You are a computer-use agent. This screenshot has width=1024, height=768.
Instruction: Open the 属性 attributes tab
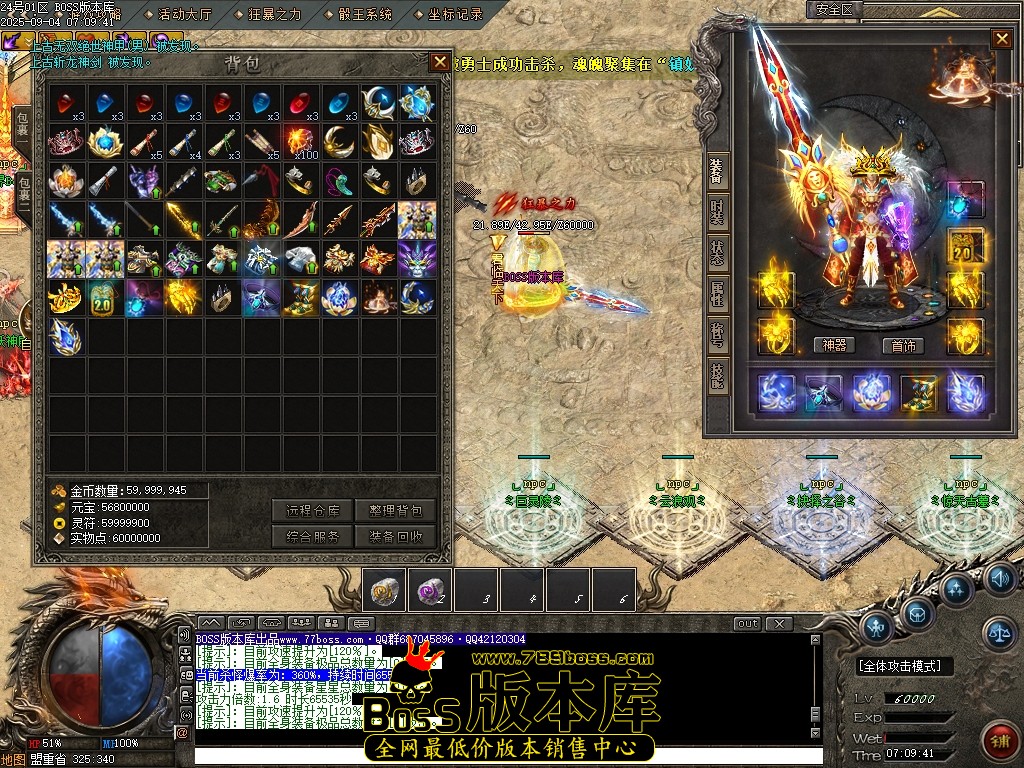[717, 293]
